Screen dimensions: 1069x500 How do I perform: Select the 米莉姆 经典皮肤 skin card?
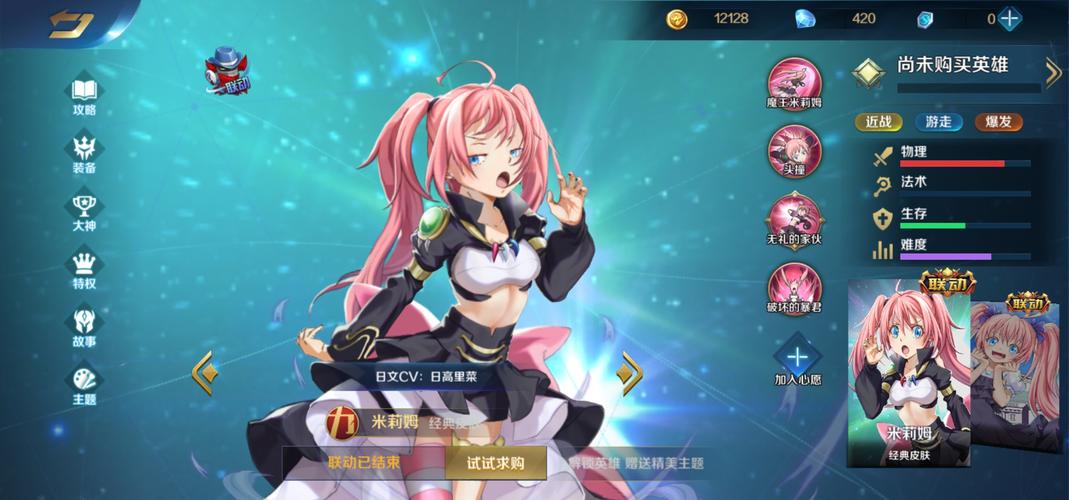[908, 375]
